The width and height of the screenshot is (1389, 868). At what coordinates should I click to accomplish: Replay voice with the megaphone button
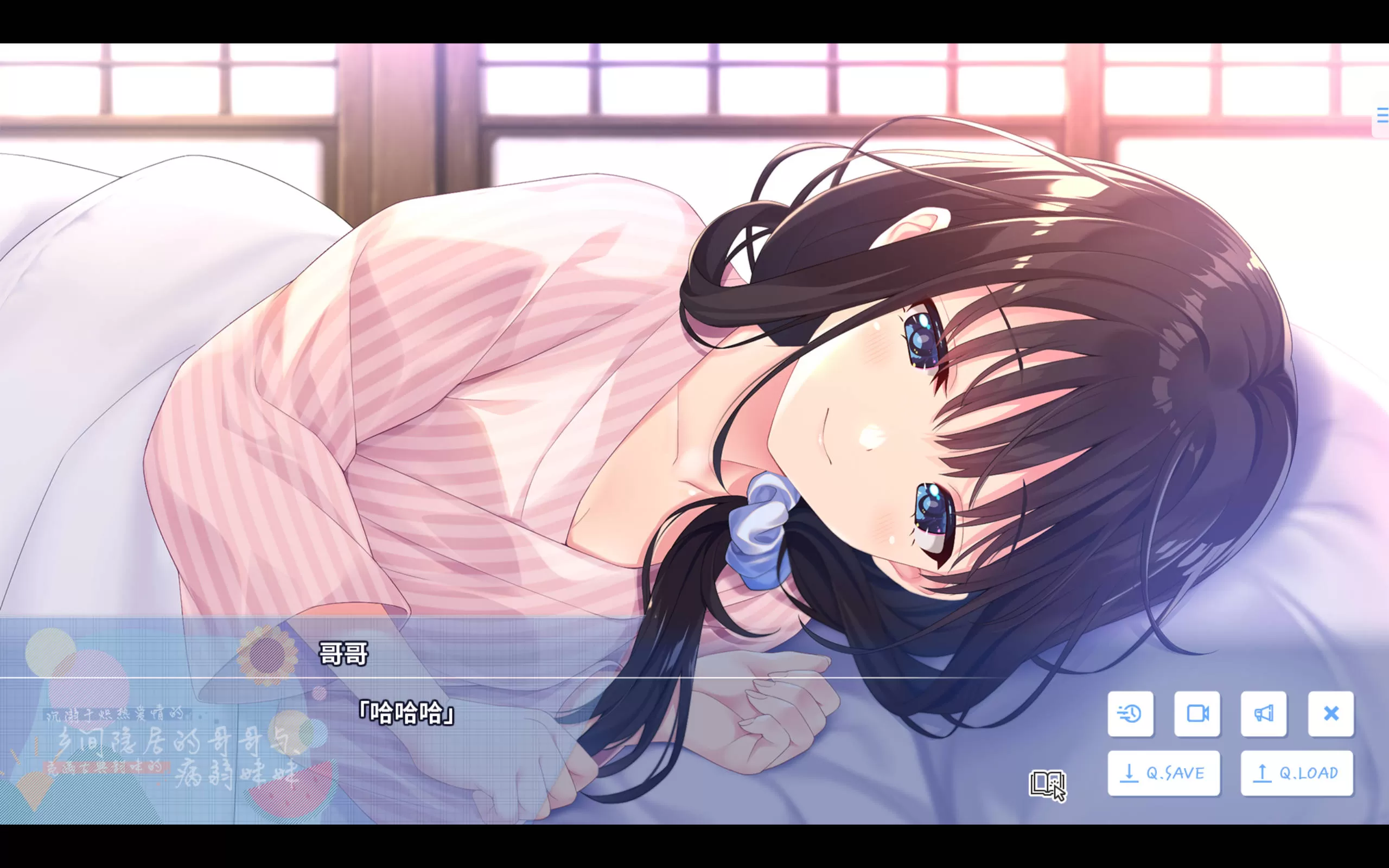tap(1263, 713)
